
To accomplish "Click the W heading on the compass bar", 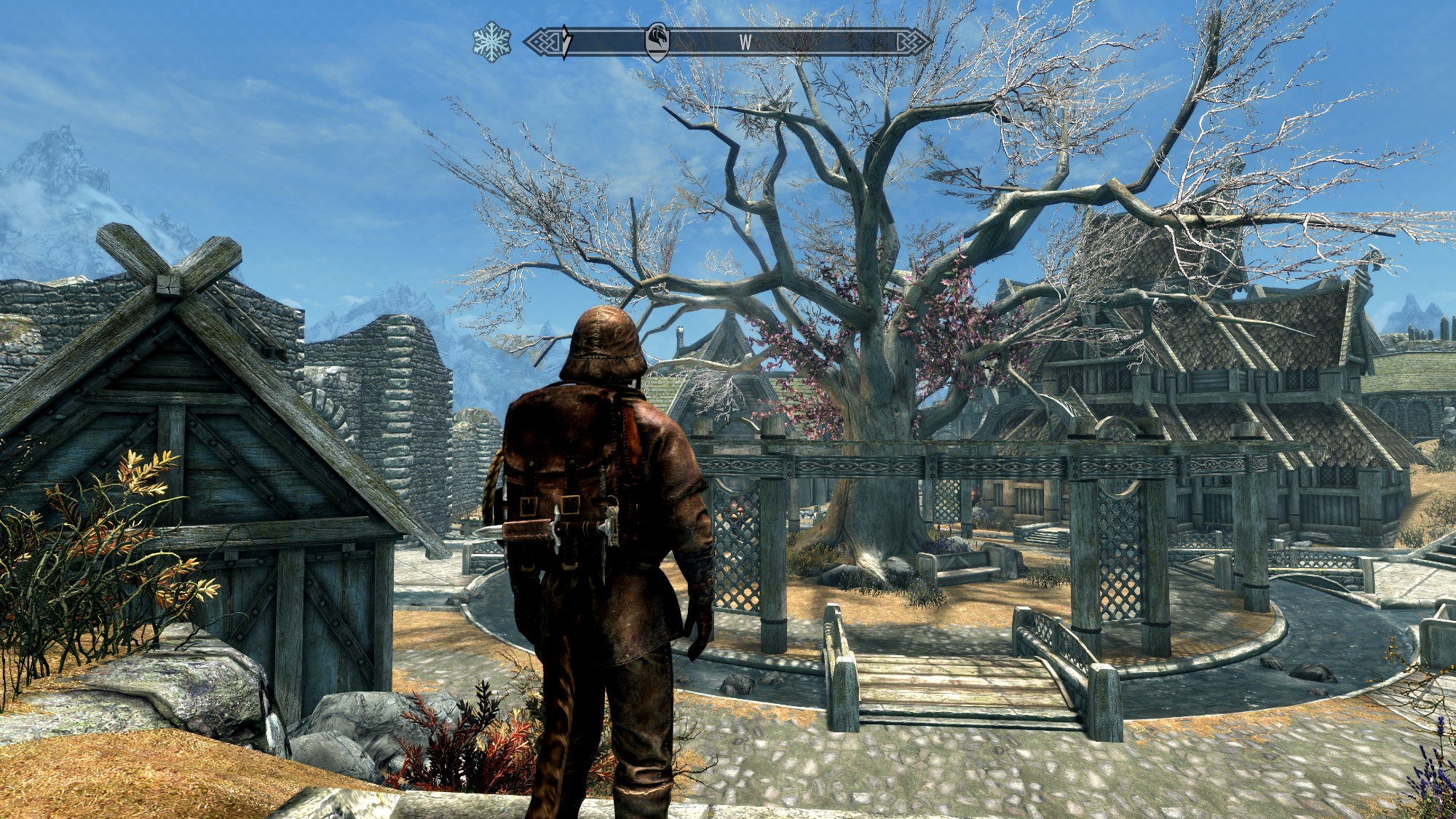I will [745, 42].
